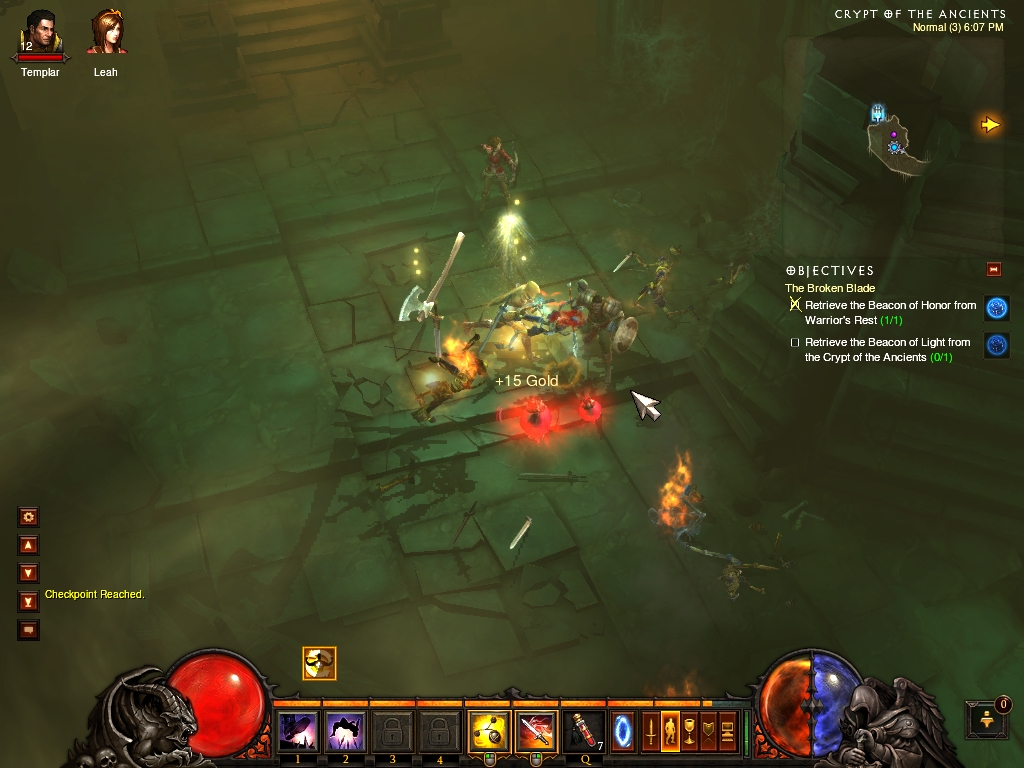The width and height of the screenshot is (1024, 768).
Task: Collapse the Objectives tracker with the red button
Action: coord(993,269)
